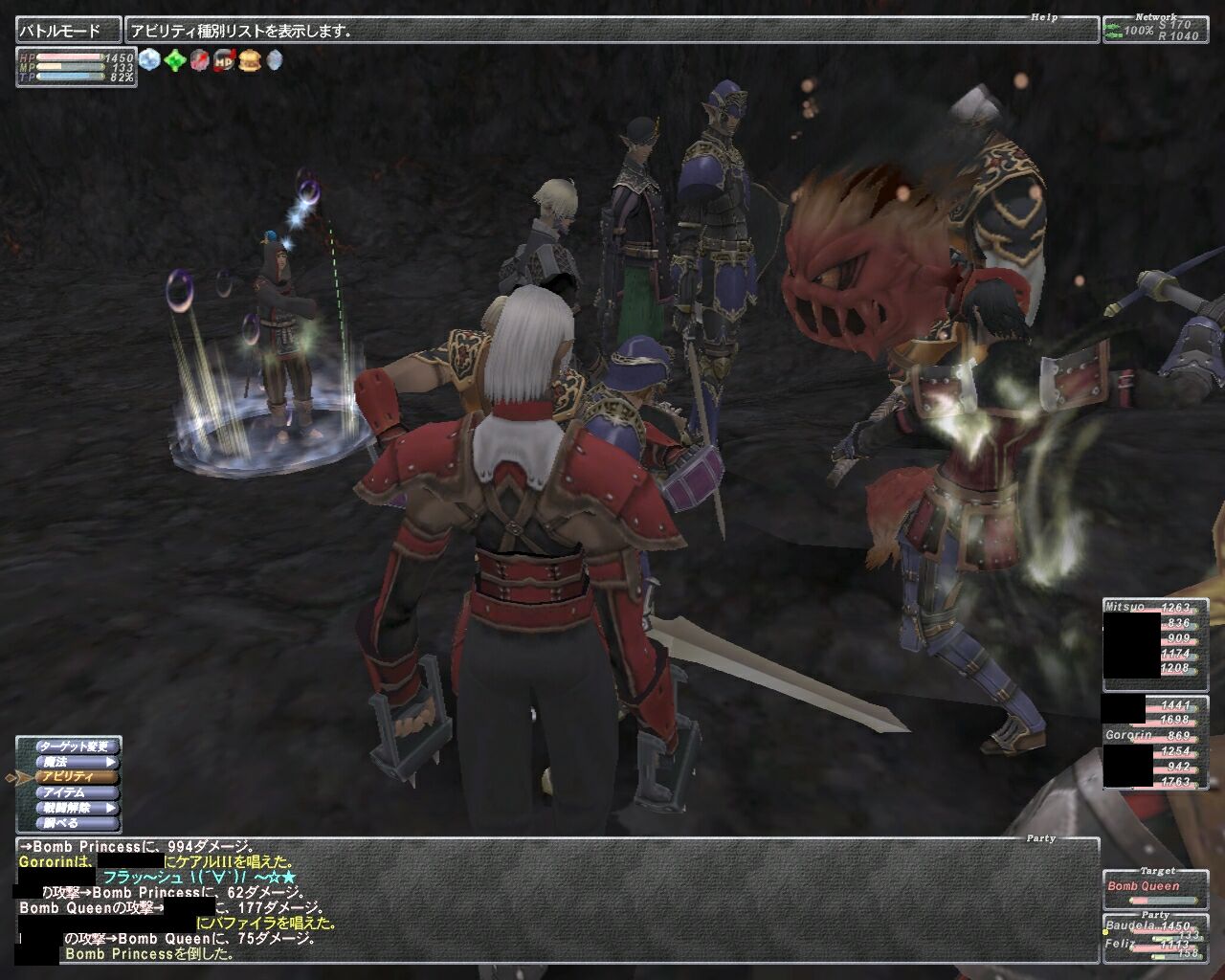
Task: Choose the highlighted アビリティ (Ability) entry
Action: pos(77,777)
